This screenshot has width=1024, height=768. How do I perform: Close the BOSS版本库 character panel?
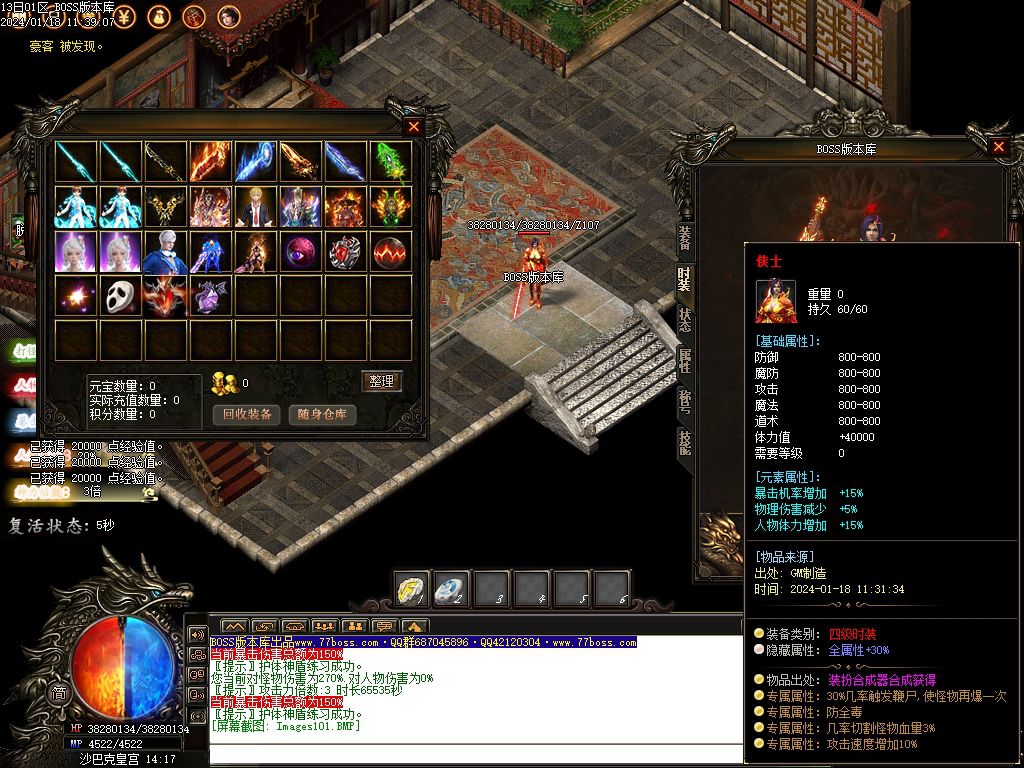[998, 147]
